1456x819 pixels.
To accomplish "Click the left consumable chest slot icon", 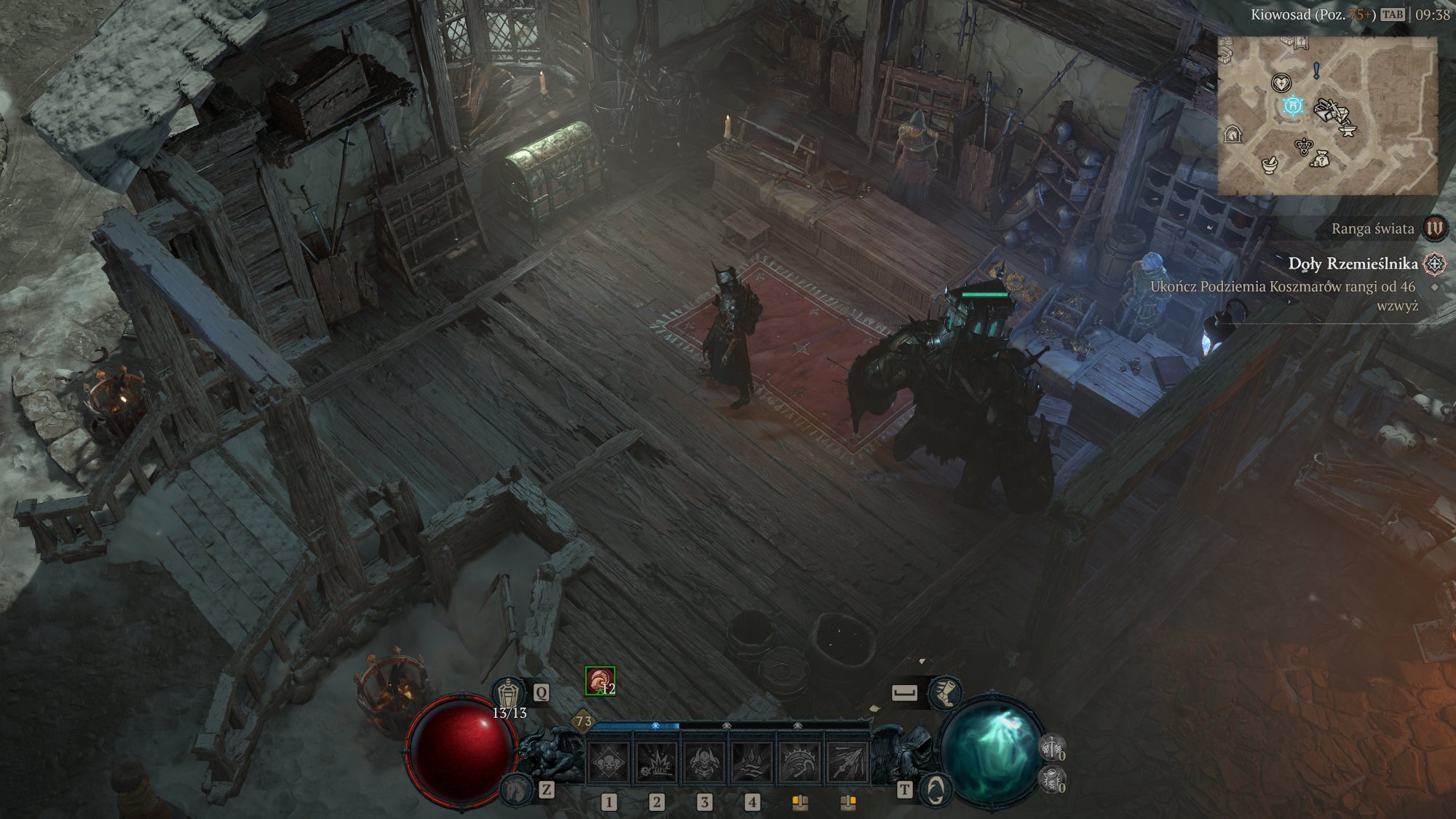I will point(799,802).
